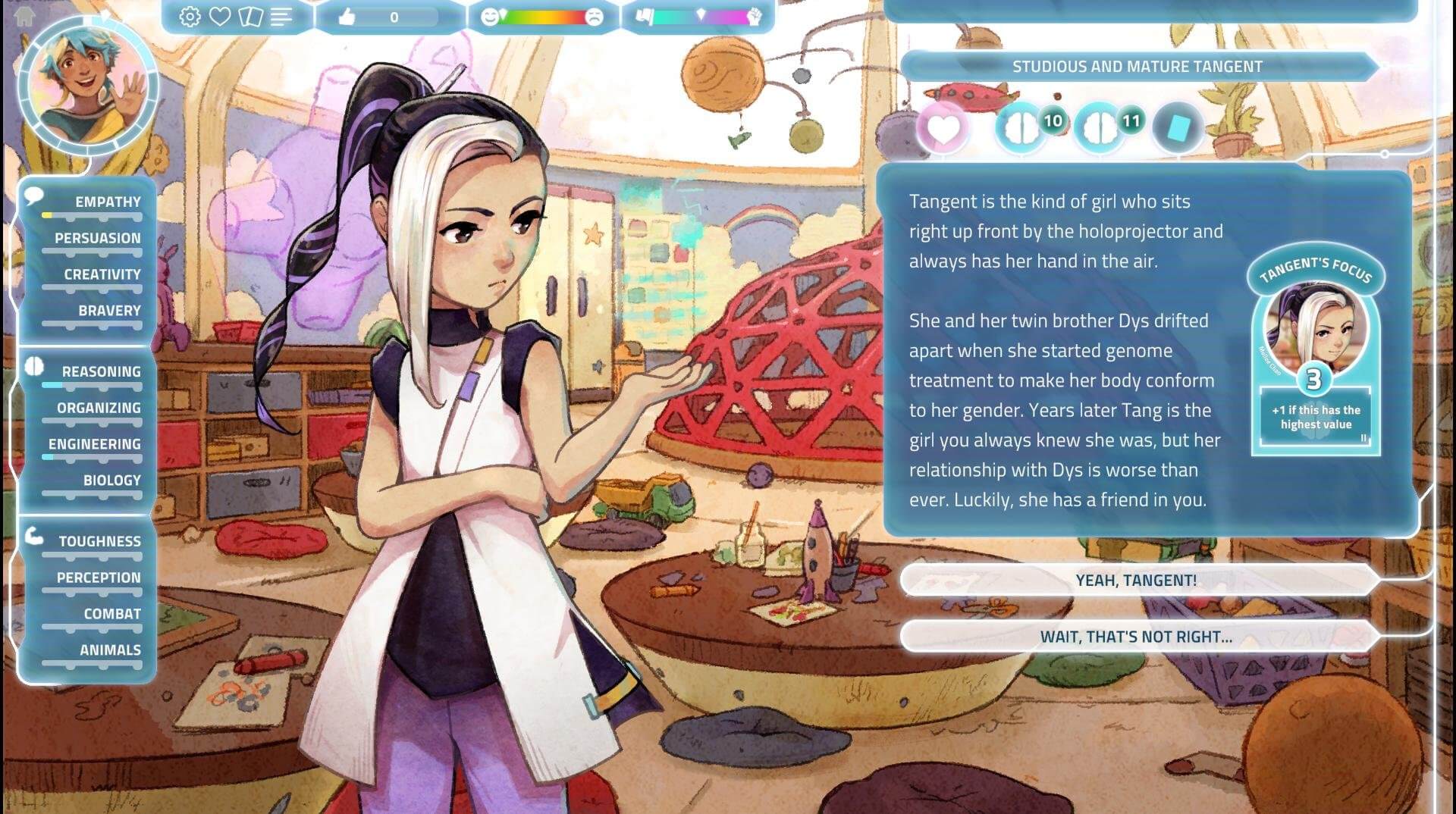Select the Empathy skill
Screen dimensions: 1456x814
coord(107,202)
